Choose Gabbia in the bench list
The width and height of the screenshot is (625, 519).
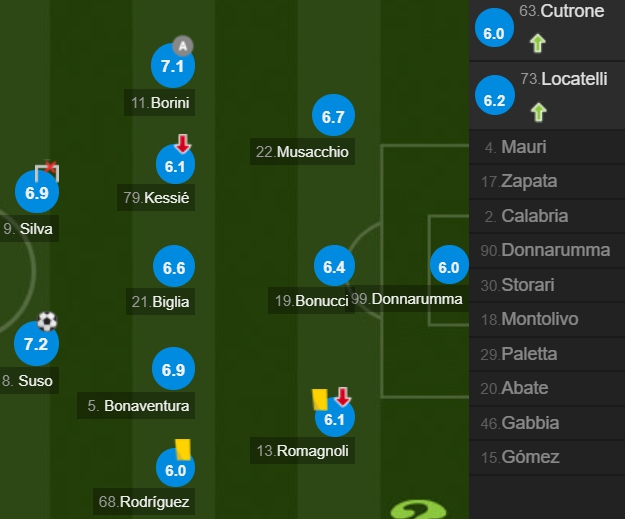[530, 423]
